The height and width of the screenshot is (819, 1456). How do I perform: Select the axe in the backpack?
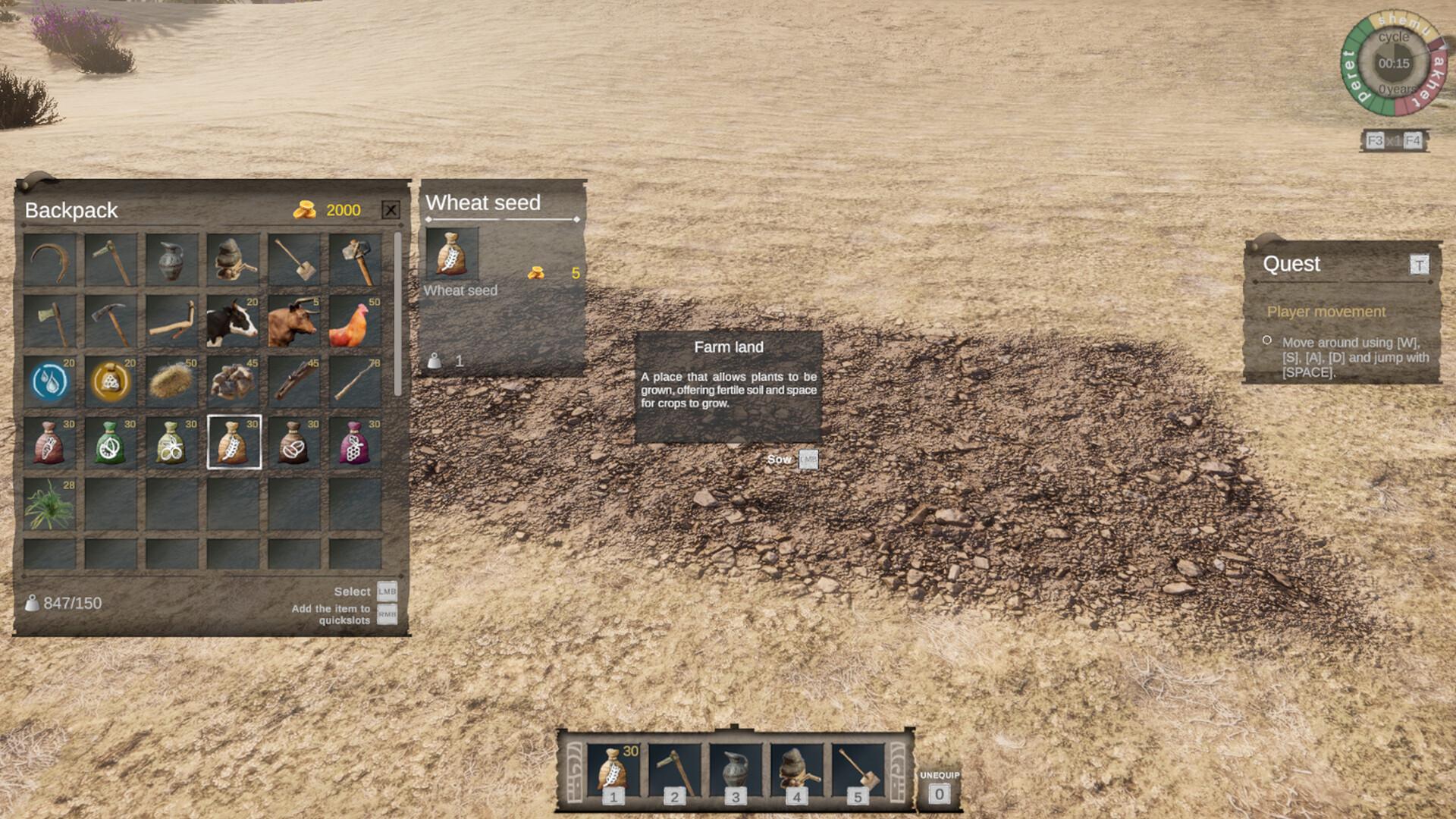click(49, 319)
